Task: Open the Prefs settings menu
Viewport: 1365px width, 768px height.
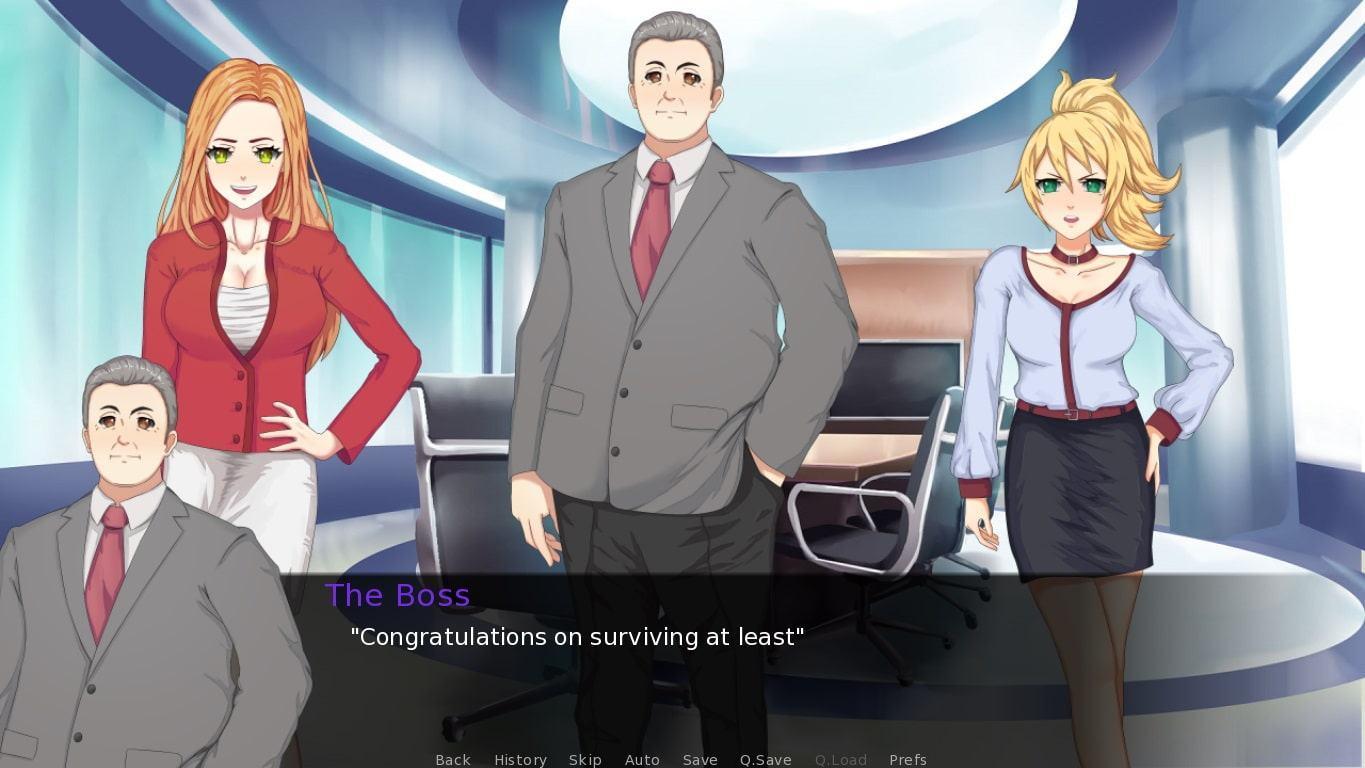Action: pyautogui.click(x=908, y=760)
